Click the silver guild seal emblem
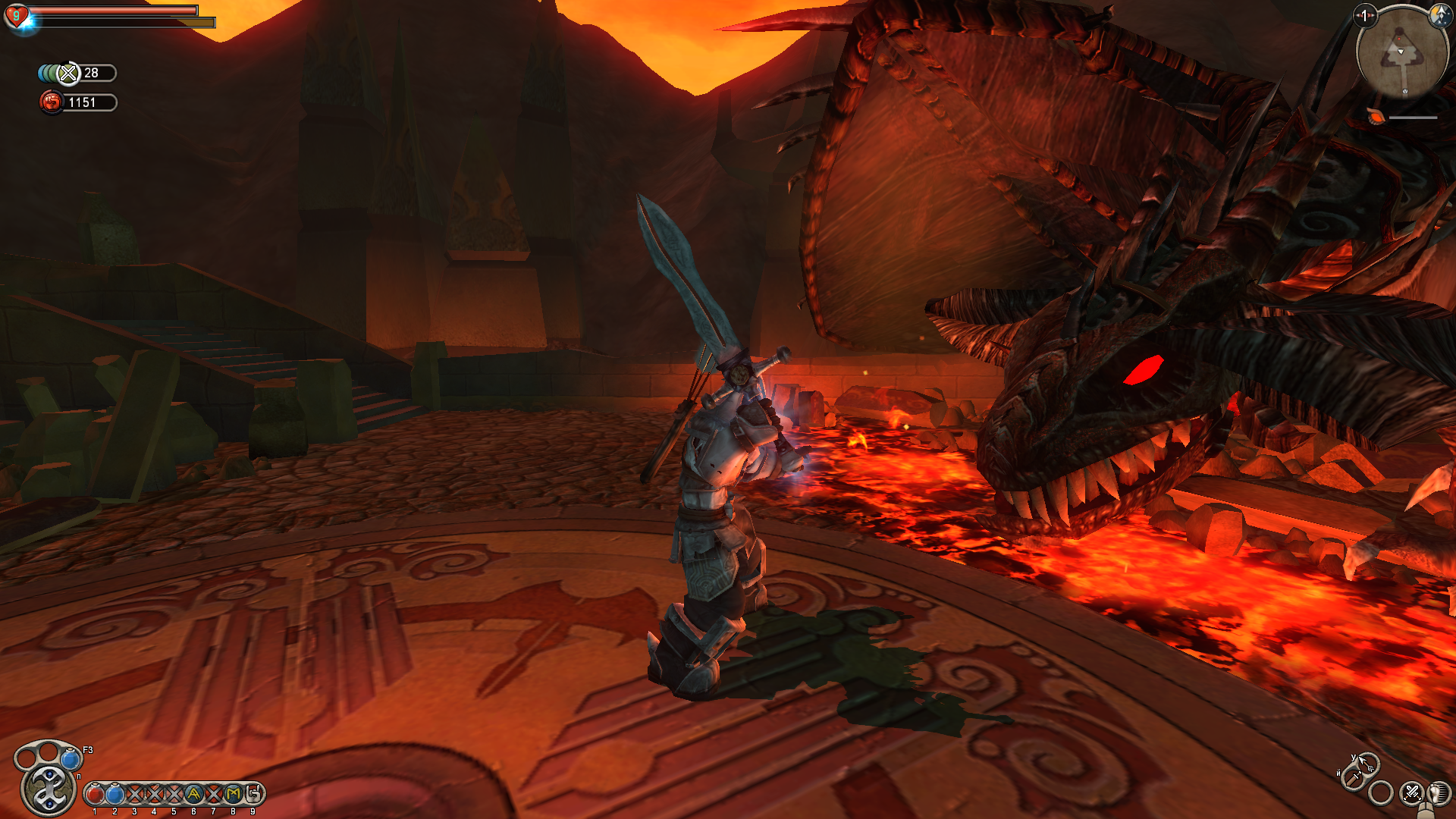This screenshot has width=1456, height=819. pyautogui.click(x=49, y=789)
